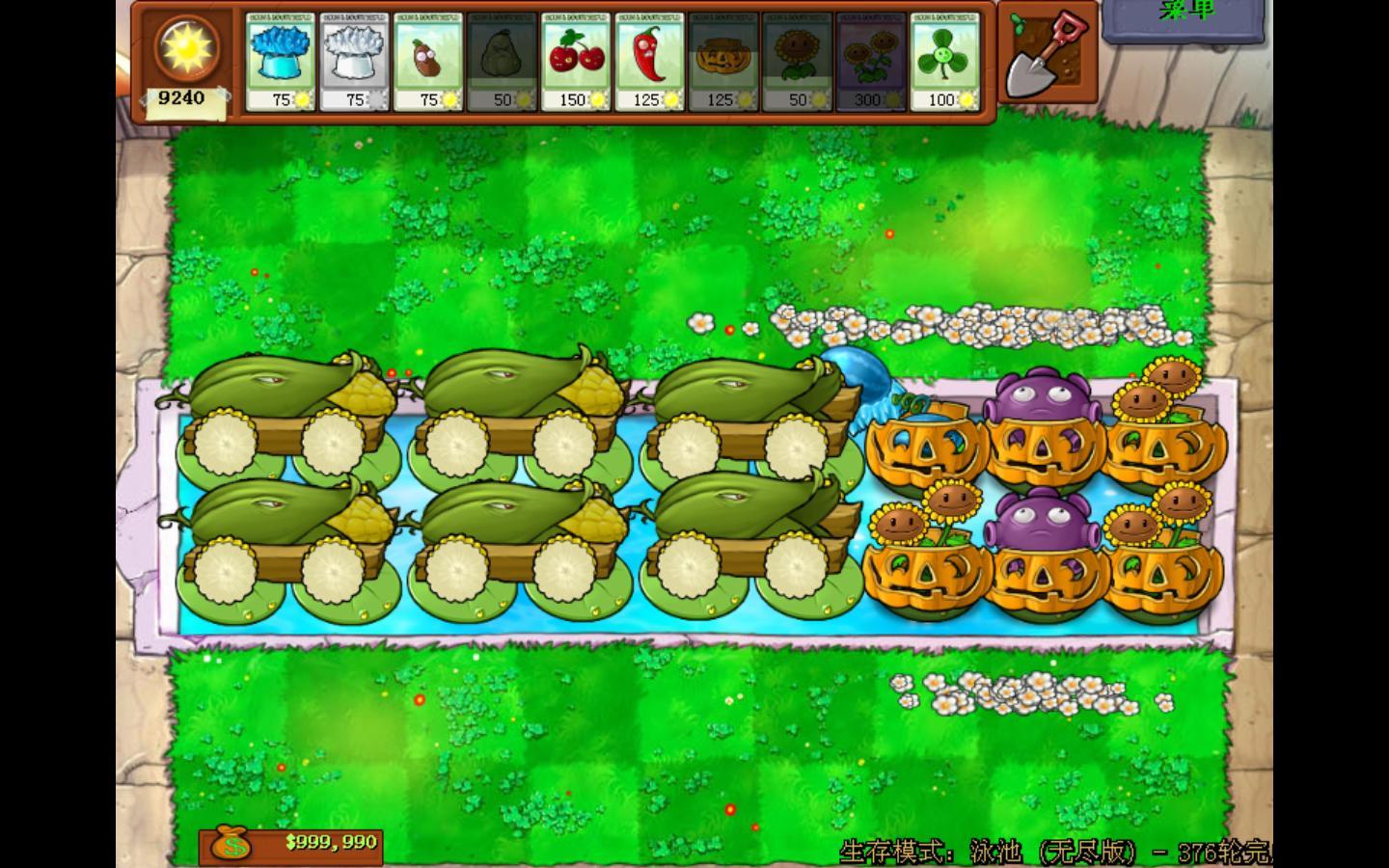Pick the grey Imitater Ice-shroom seed packet
The height and width of the screenshot is (868, 1389).
[354, 62]
